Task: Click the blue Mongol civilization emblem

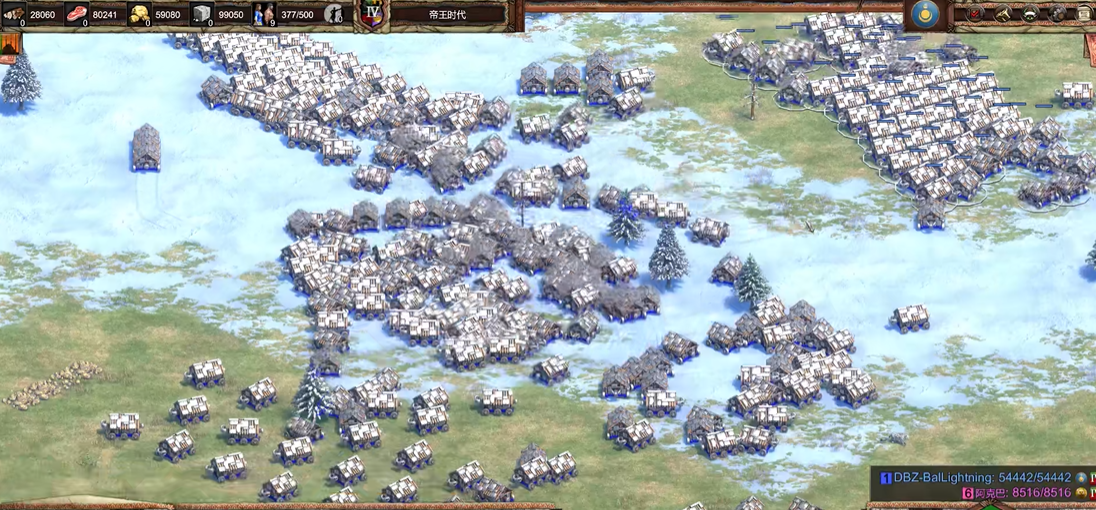Action: tap(925, 14)
